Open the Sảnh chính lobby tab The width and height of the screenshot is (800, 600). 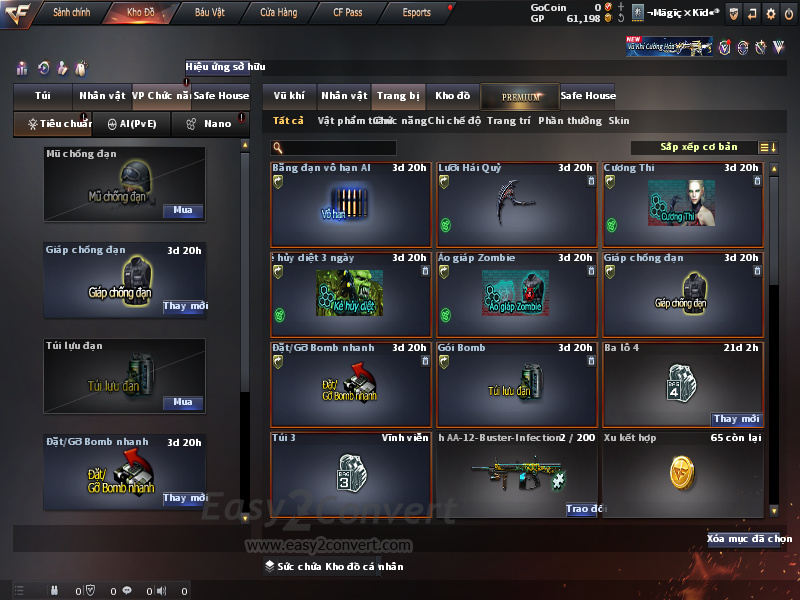pos(71,13)
